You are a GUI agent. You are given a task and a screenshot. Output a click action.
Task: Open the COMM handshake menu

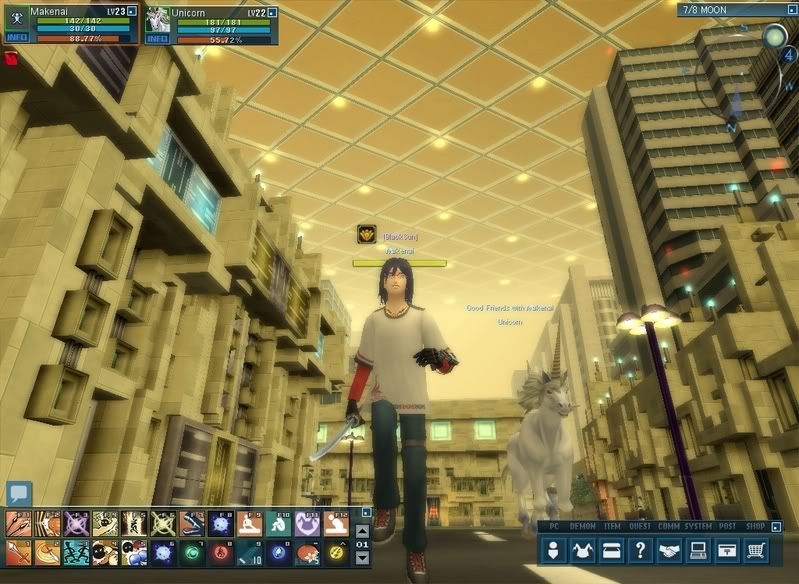tap(670, 549)
